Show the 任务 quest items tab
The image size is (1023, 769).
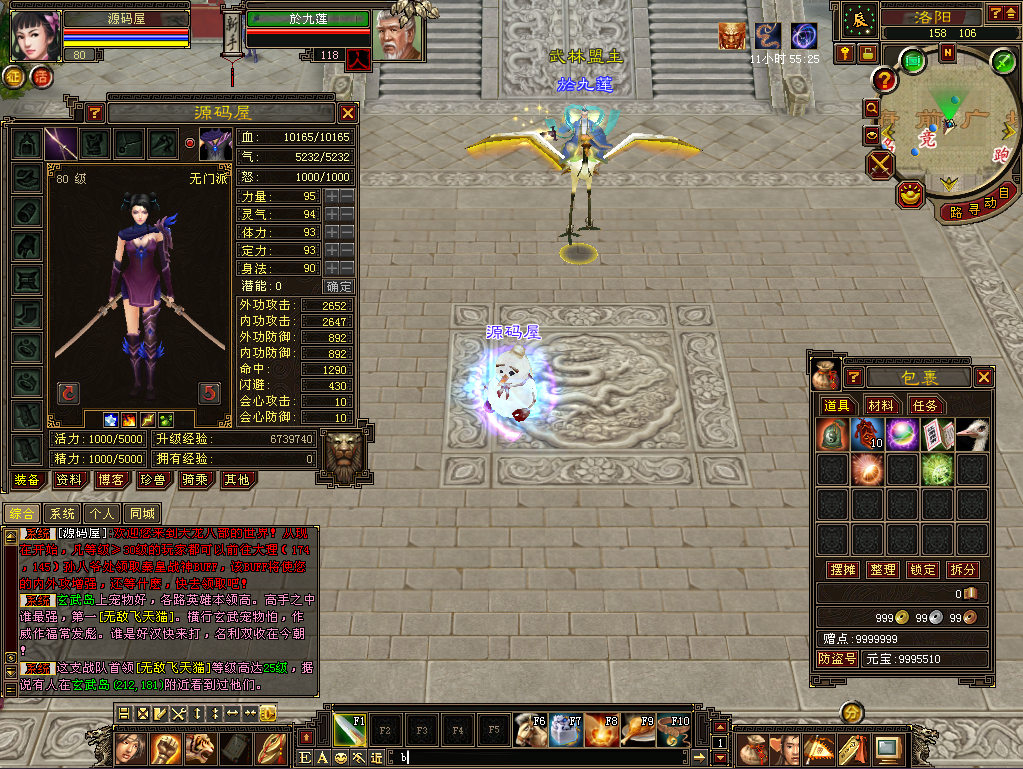pos(924,405)
